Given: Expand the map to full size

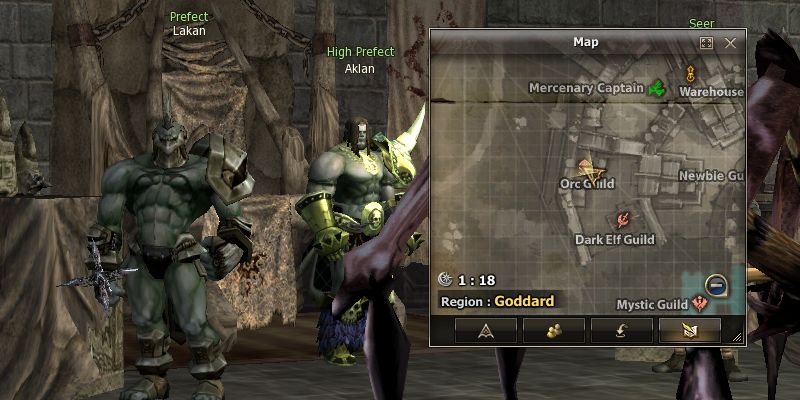Looking at the screenshot, I should pos(706,43).
